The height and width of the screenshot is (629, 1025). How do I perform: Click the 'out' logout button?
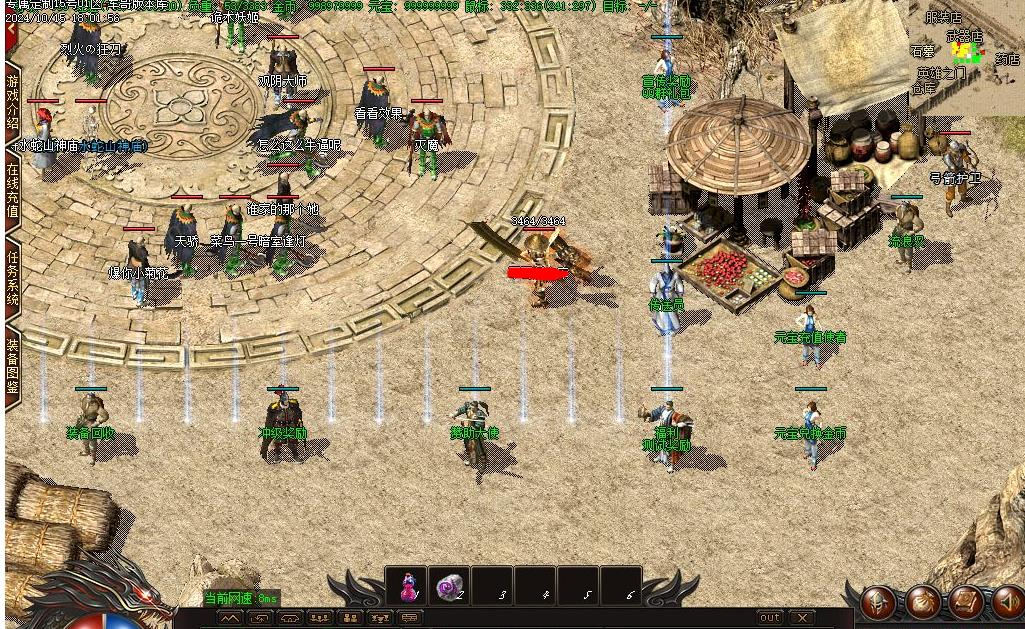(x=769, y=618)
